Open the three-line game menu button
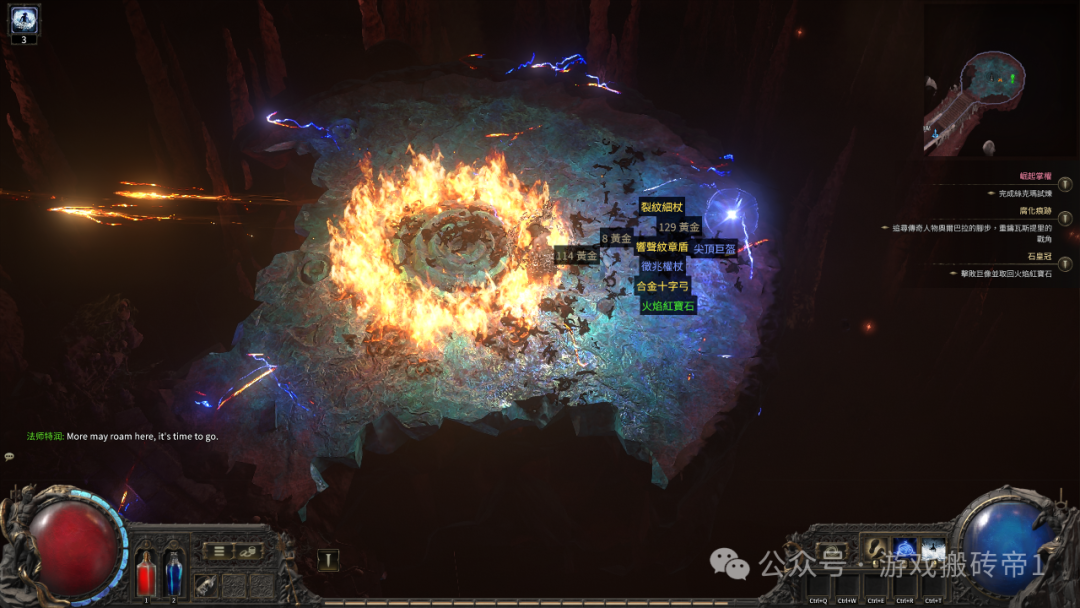 [218, 550]
